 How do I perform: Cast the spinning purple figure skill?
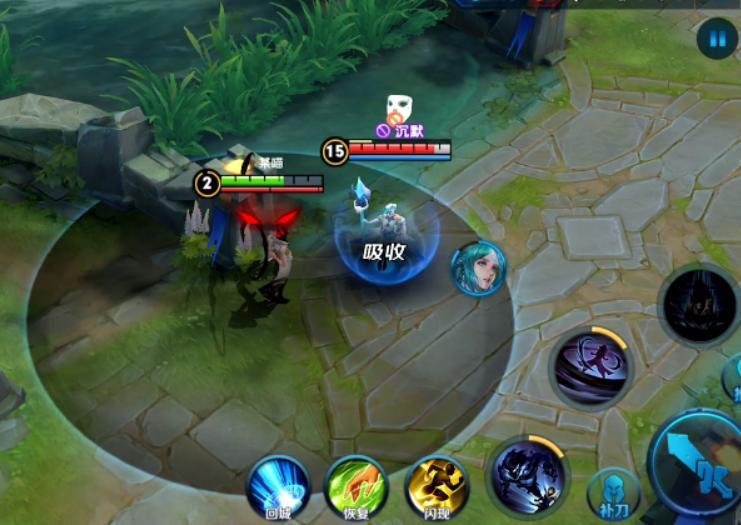[x=591, y=367]
